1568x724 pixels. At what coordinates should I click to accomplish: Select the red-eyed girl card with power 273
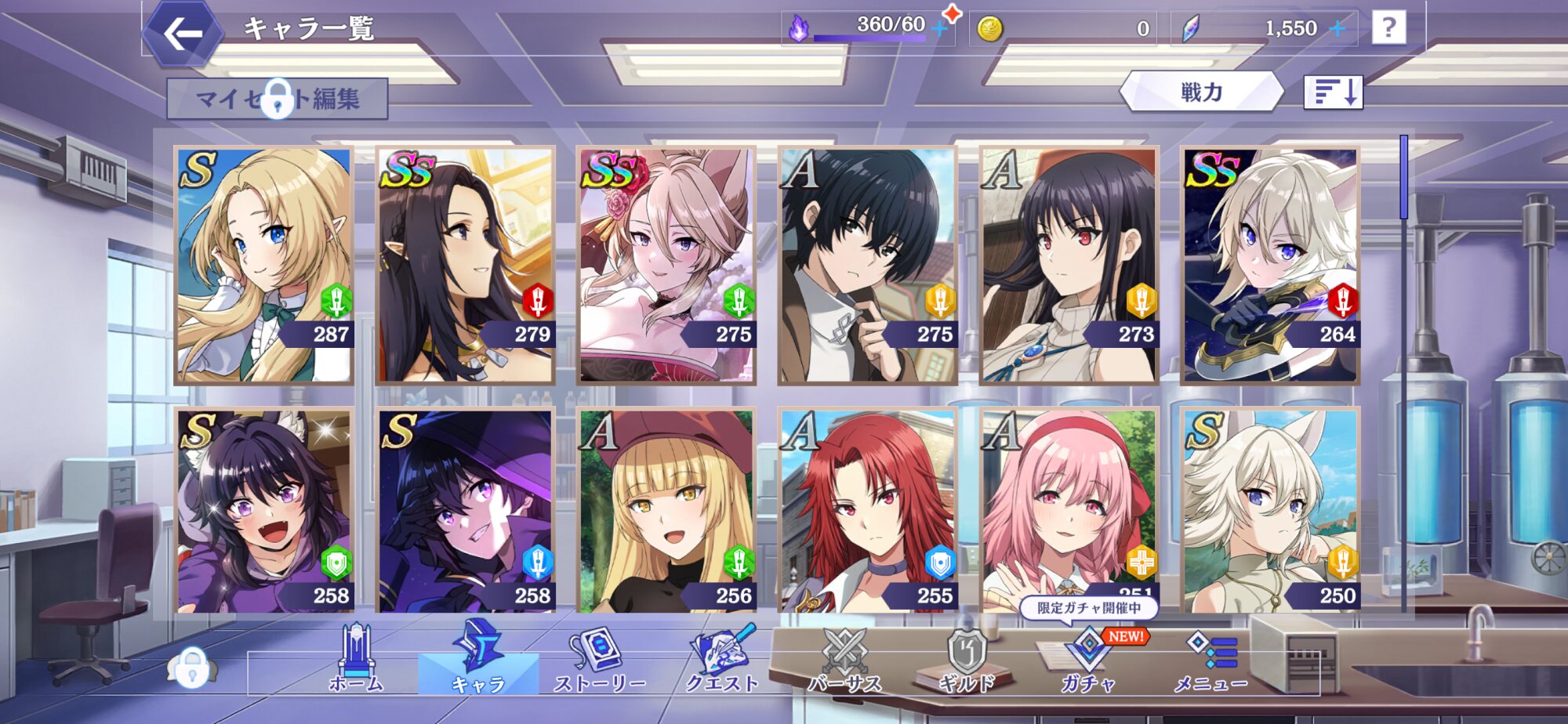click(1069, 265)
